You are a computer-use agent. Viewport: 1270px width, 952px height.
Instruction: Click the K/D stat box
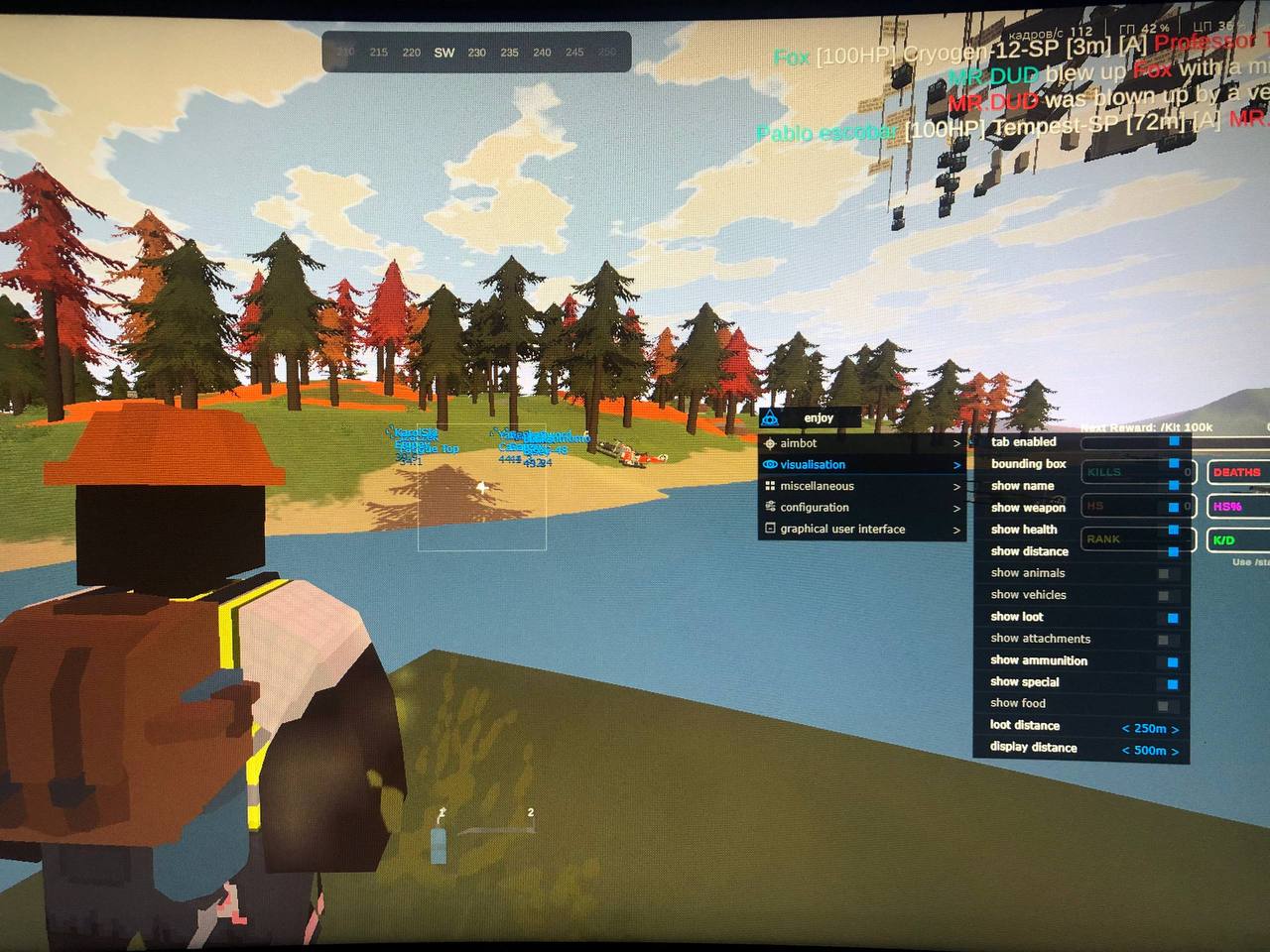click(x=1226, y=539)
